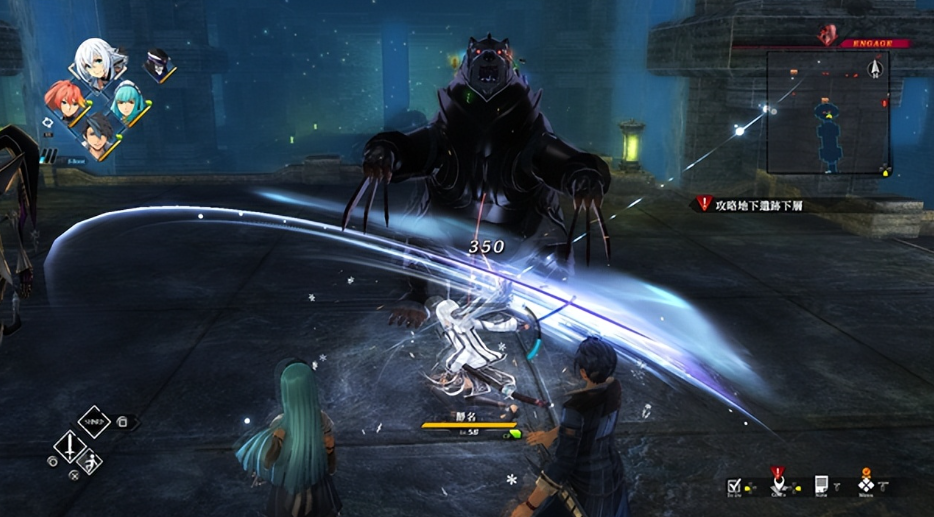Screen dimensions: 934x517
Task: Open the quest alert shortcut icon
Action: 777,479
